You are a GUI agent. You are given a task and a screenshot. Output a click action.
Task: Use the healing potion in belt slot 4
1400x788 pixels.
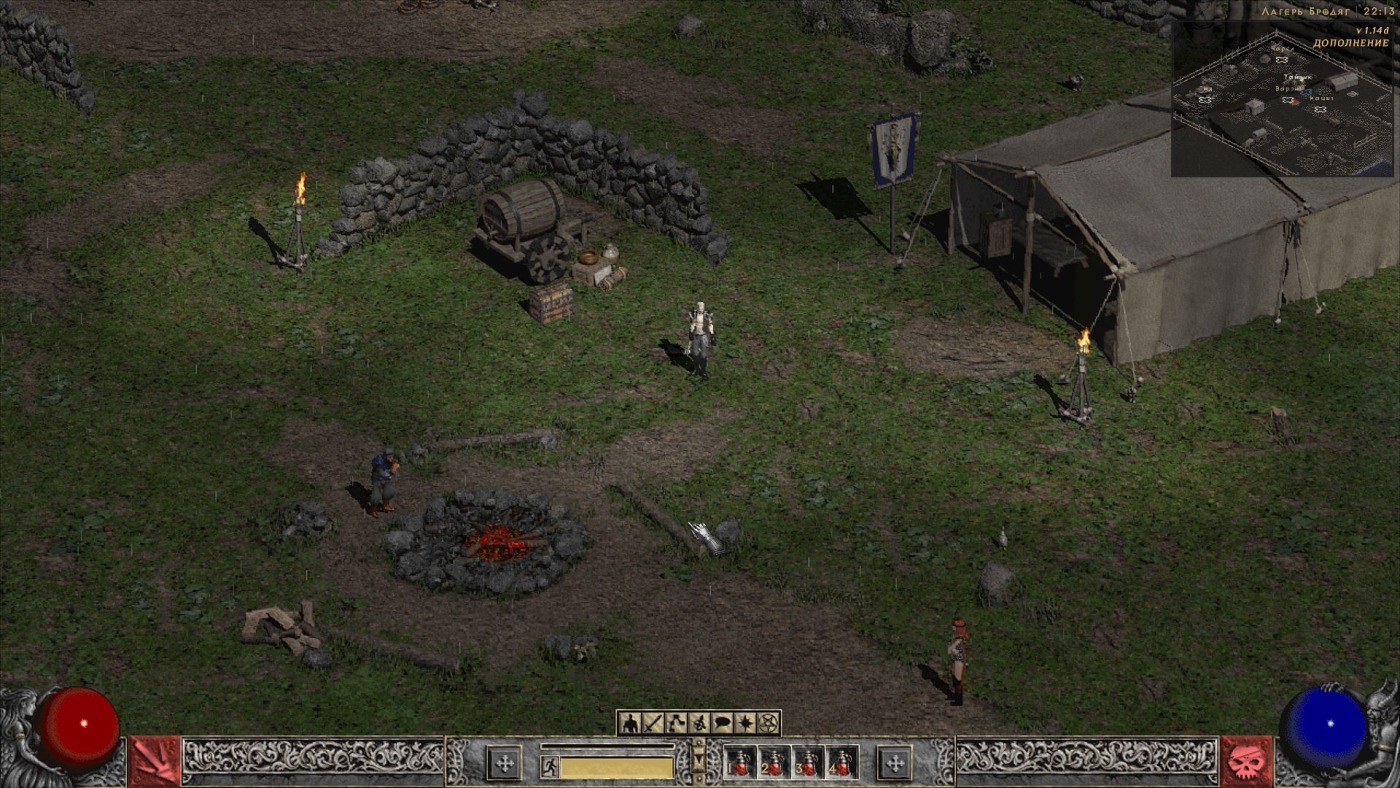tap(842, 763)
